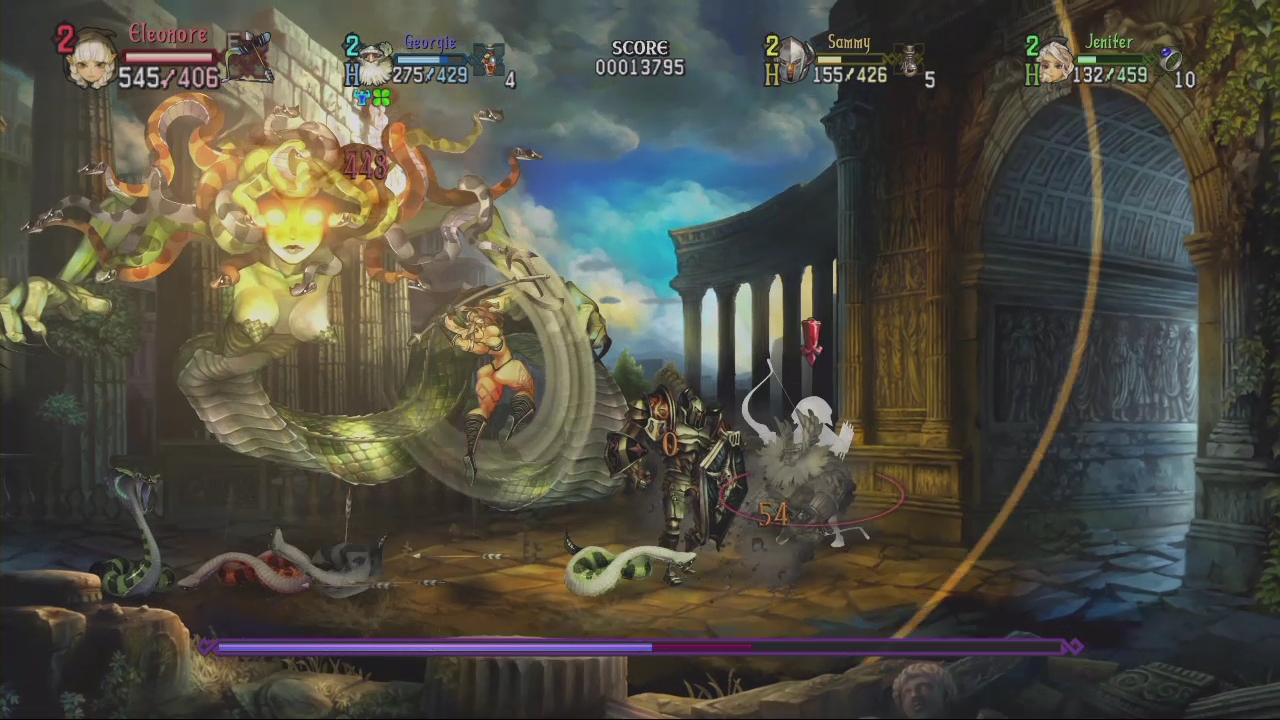Click Jenifer's item count number 10

[1185, 80]
